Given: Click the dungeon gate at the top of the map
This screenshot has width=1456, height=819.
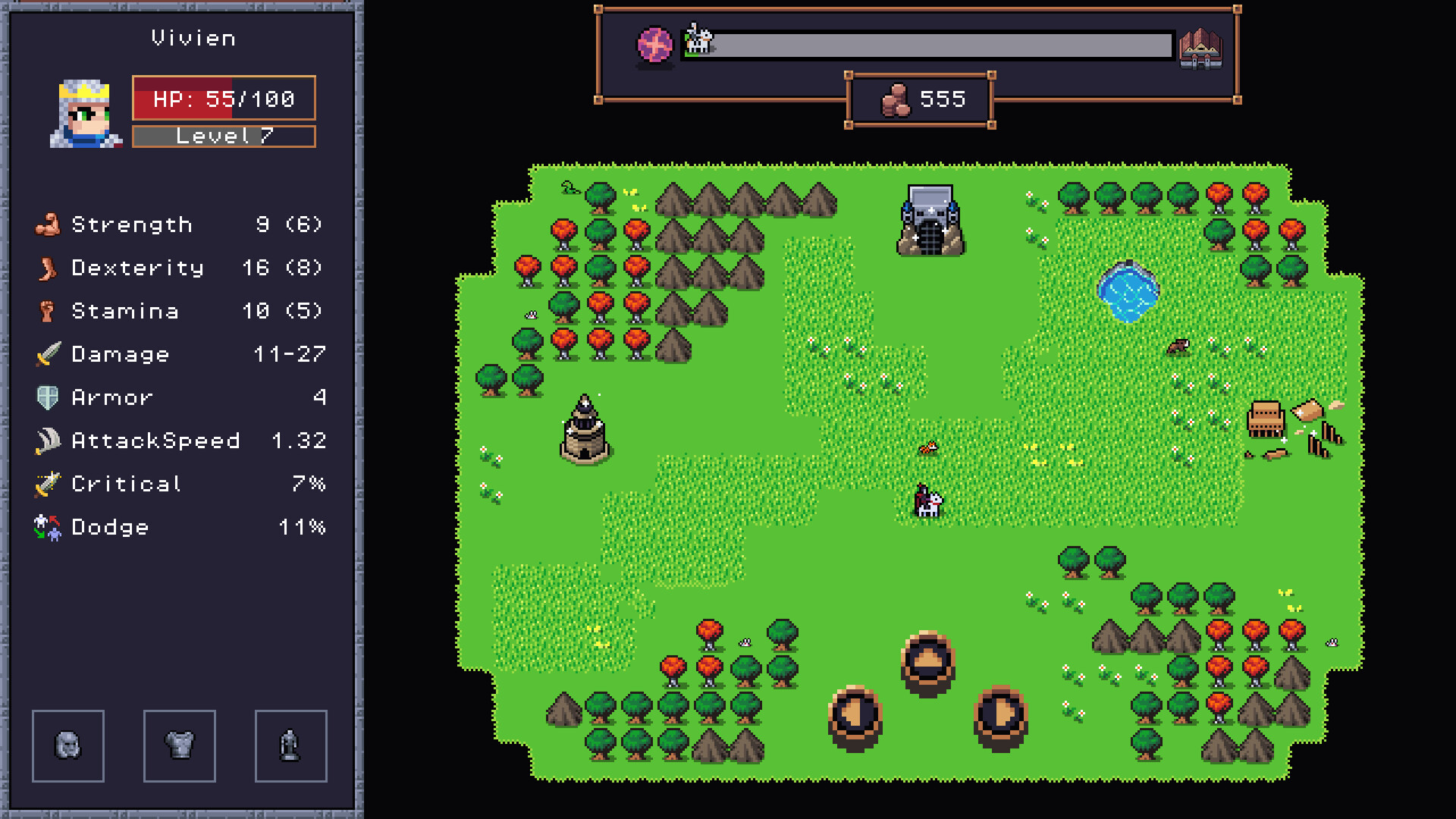Looking at the screenshot, I should pyautogui.click(x=929, y=219).
